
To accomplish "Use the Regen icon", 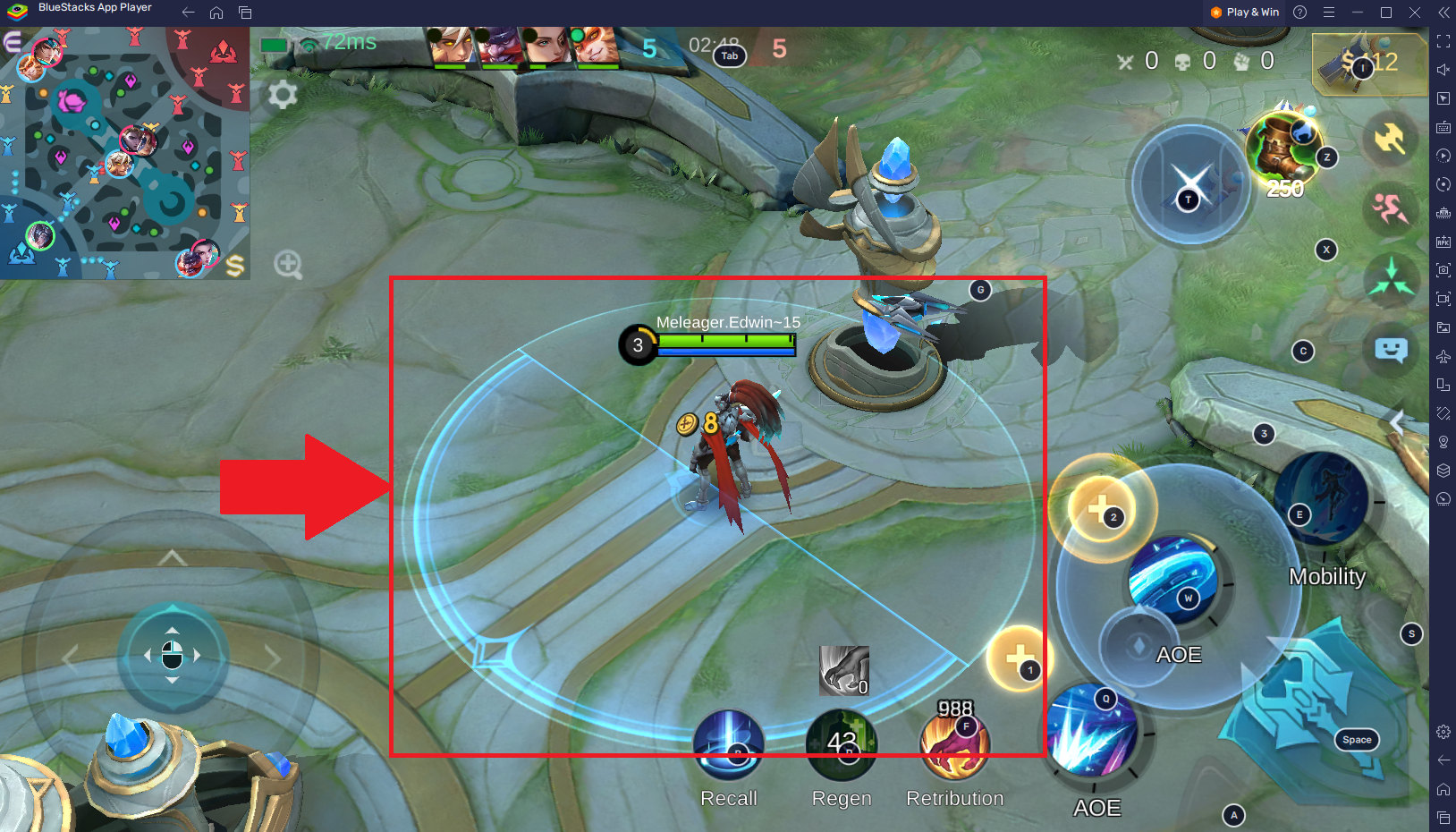I will (x=842, y=743).
